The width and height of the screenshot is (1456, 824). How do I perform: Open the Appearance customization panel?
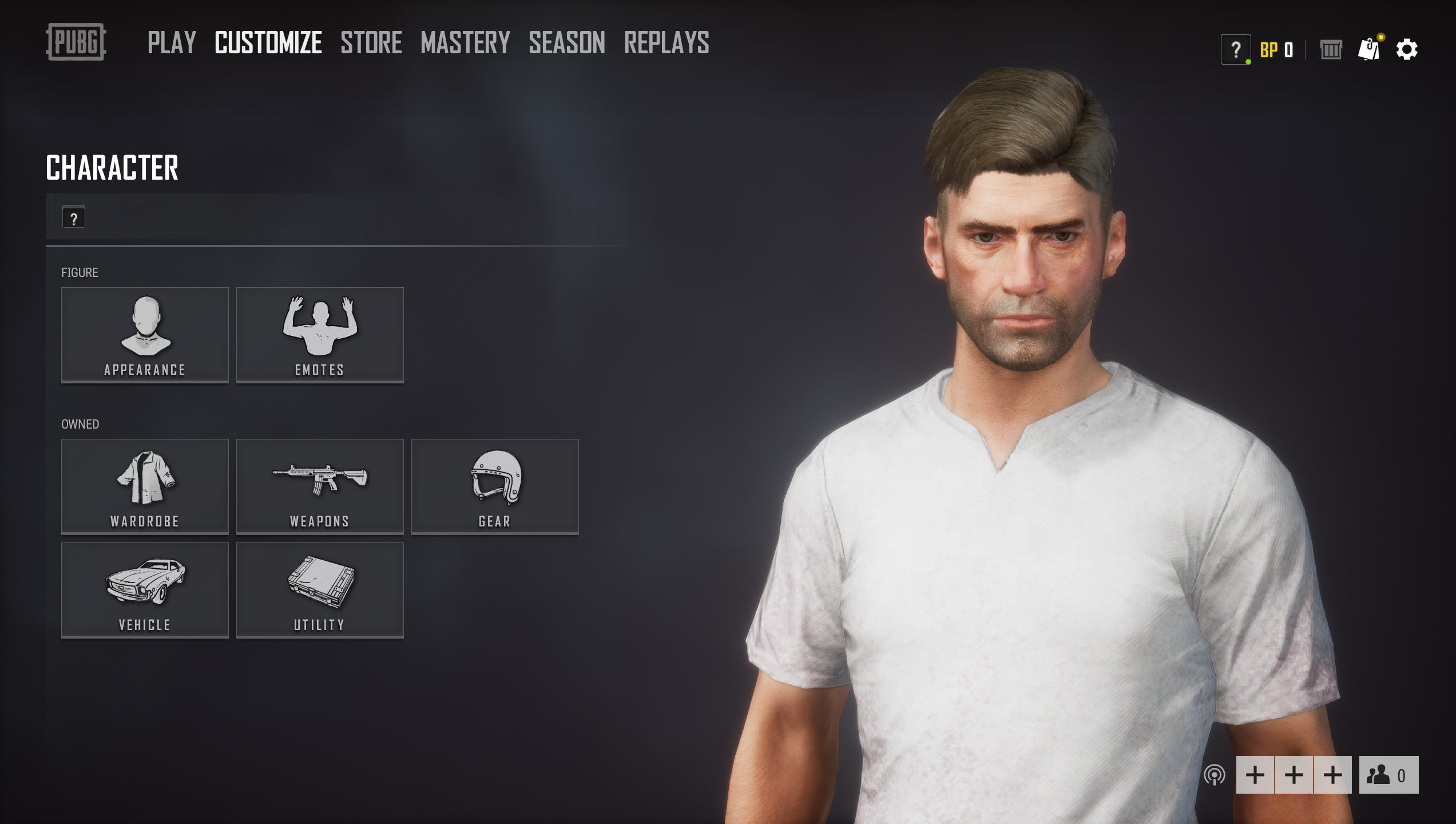(144, 335)
